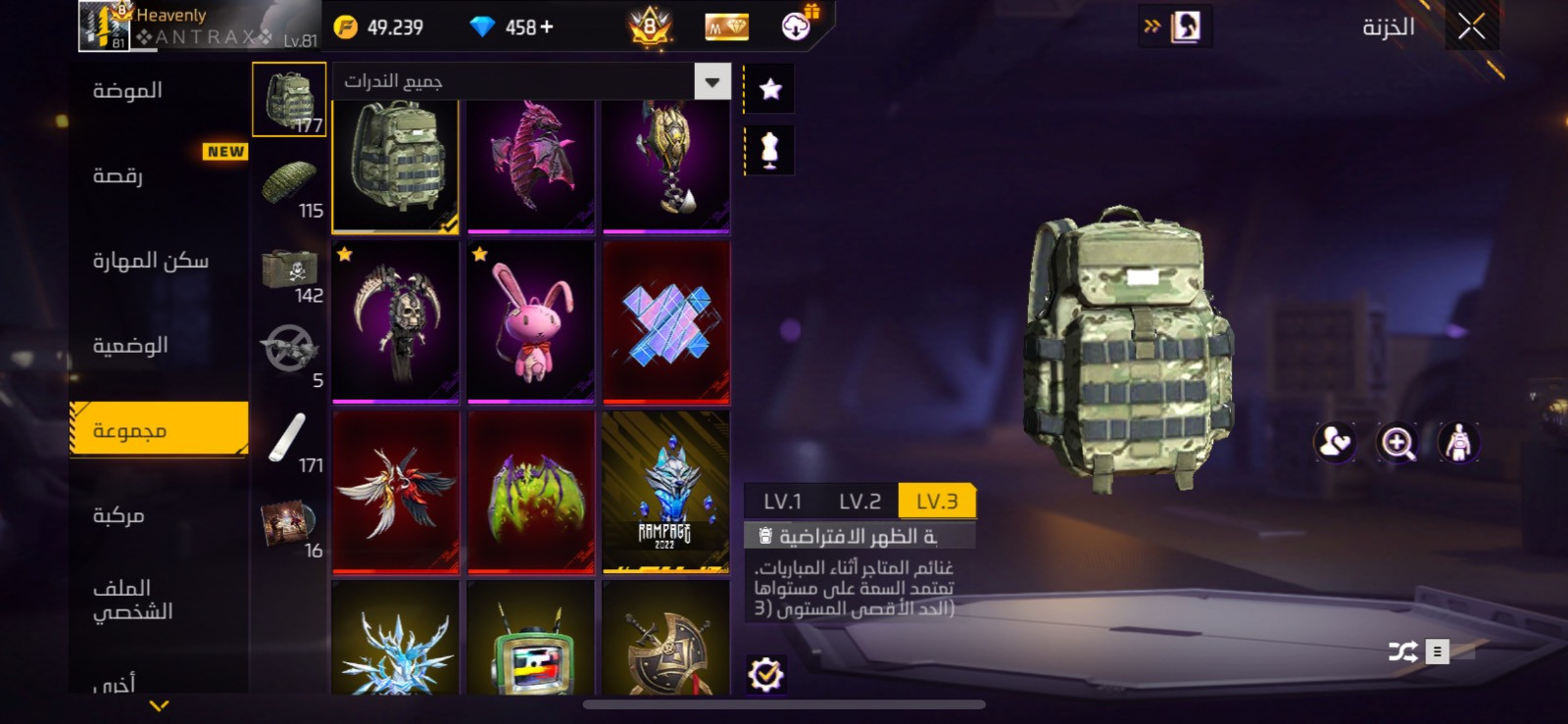The image size is (1568, 724).
Task: Open the Emote category marked NEW
Action: click(119, 175)
